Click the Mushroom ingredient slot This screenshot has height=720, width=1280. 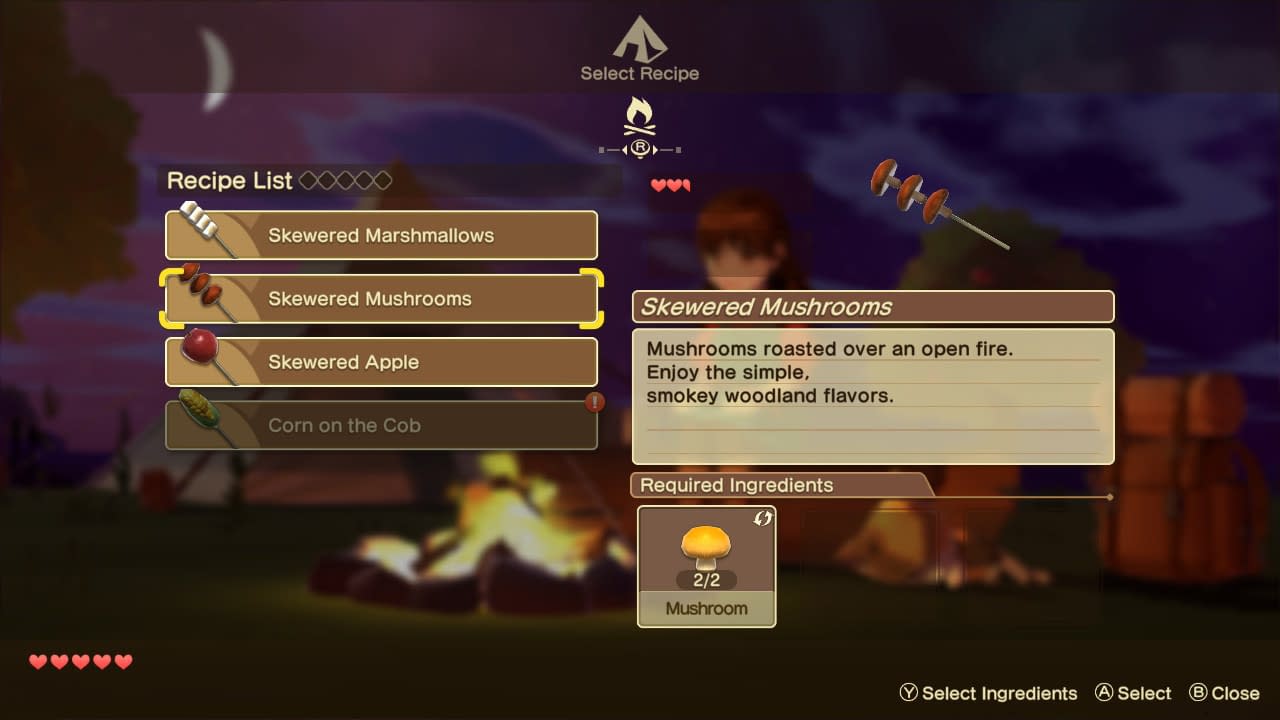click(706, 566)
